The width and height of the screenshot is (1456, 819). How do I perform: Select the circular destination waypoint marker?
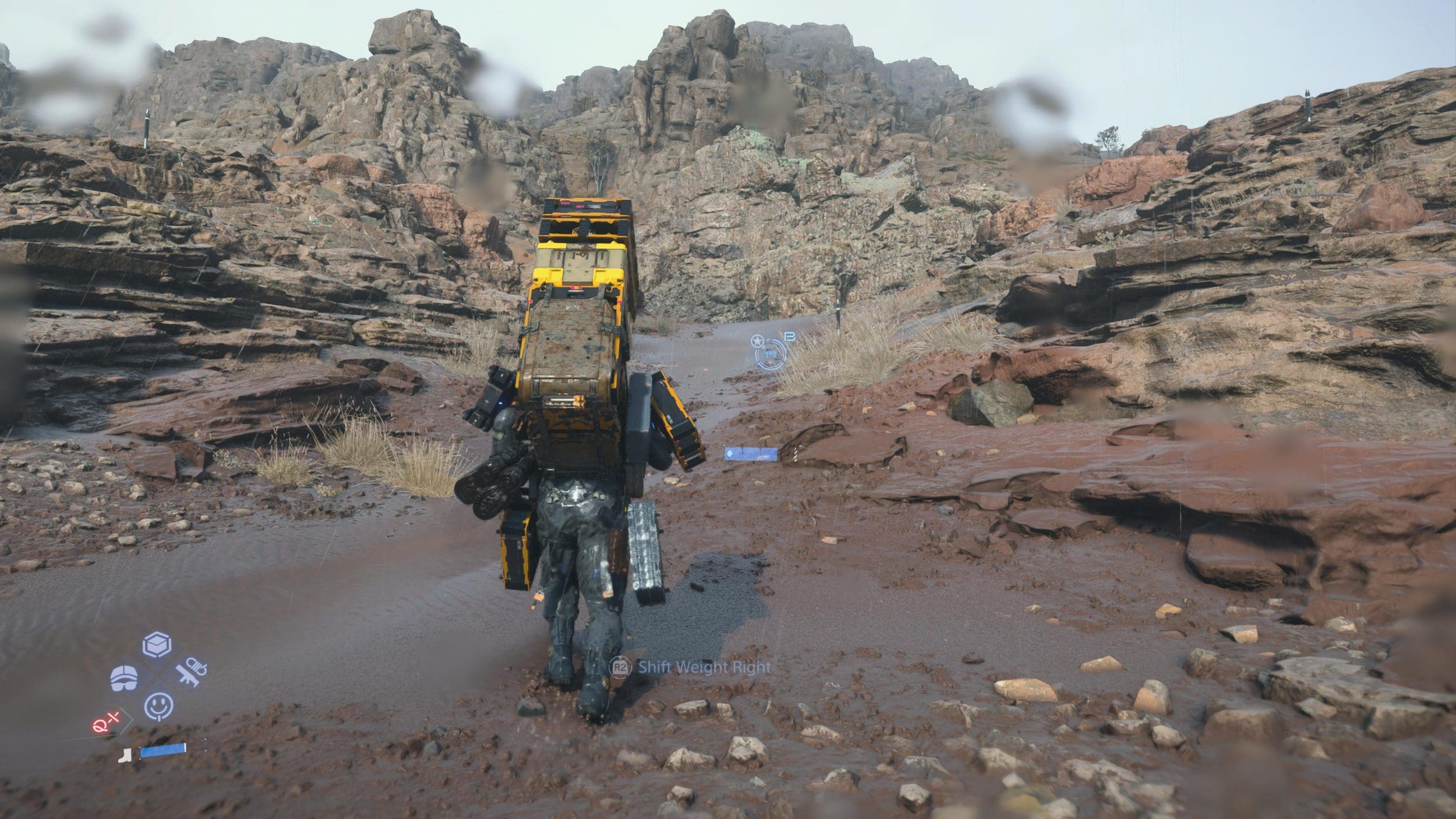(770, 353)
